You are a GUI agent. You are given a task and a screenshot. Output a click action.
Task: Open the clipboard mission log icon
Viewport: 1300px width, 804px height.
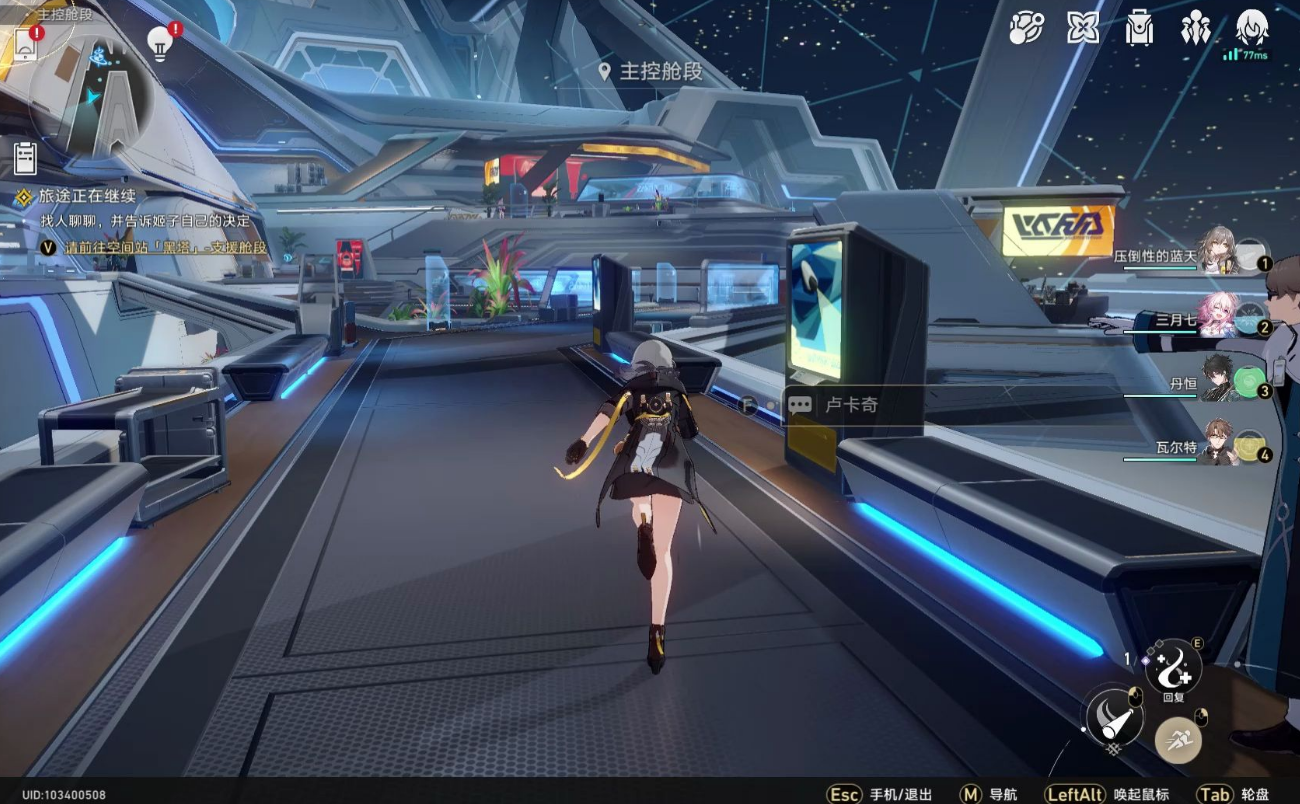pyautogui.click(x=25, y=157)
